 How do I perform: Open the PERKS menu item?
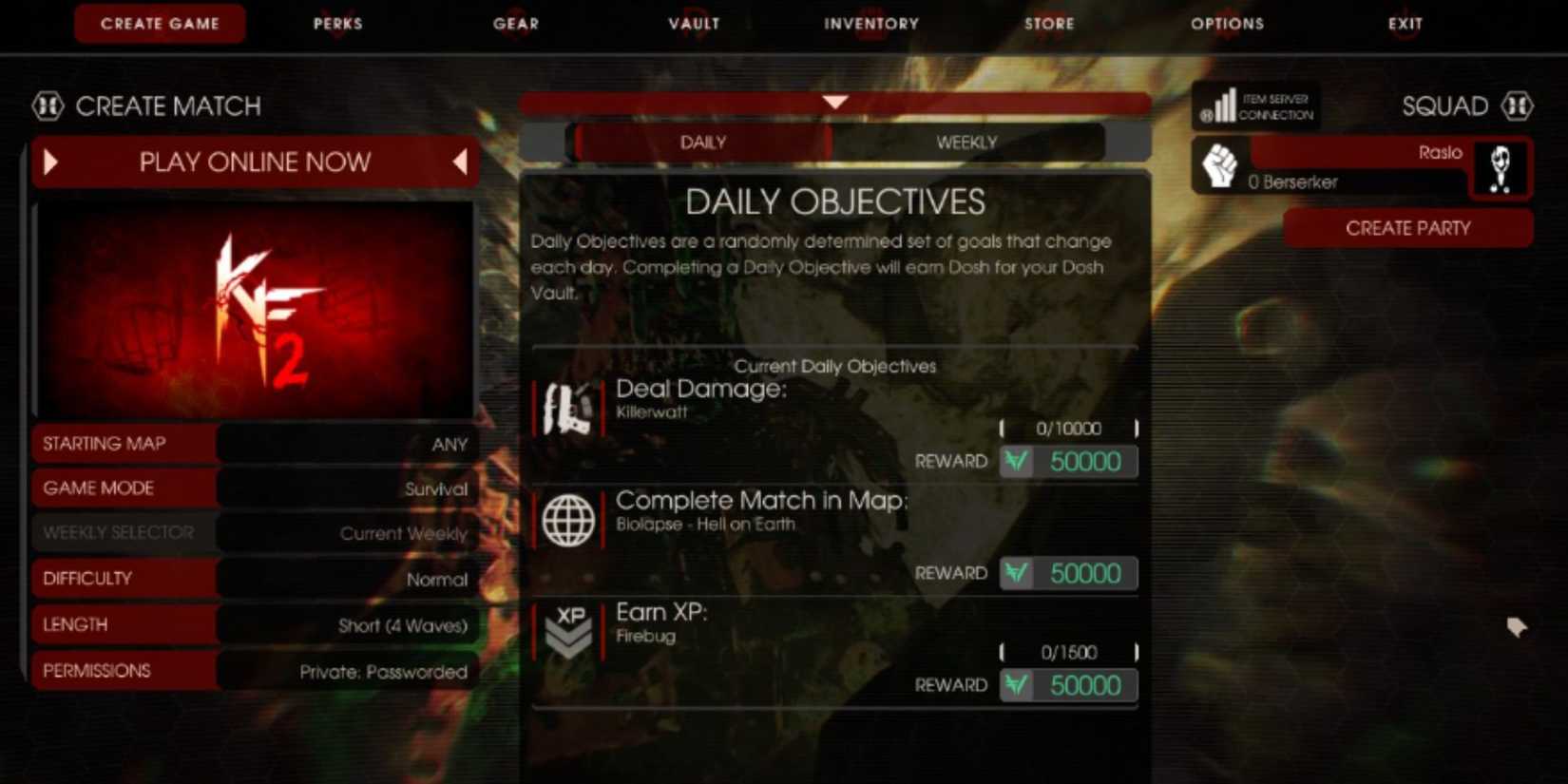click(x=338, y=24)
